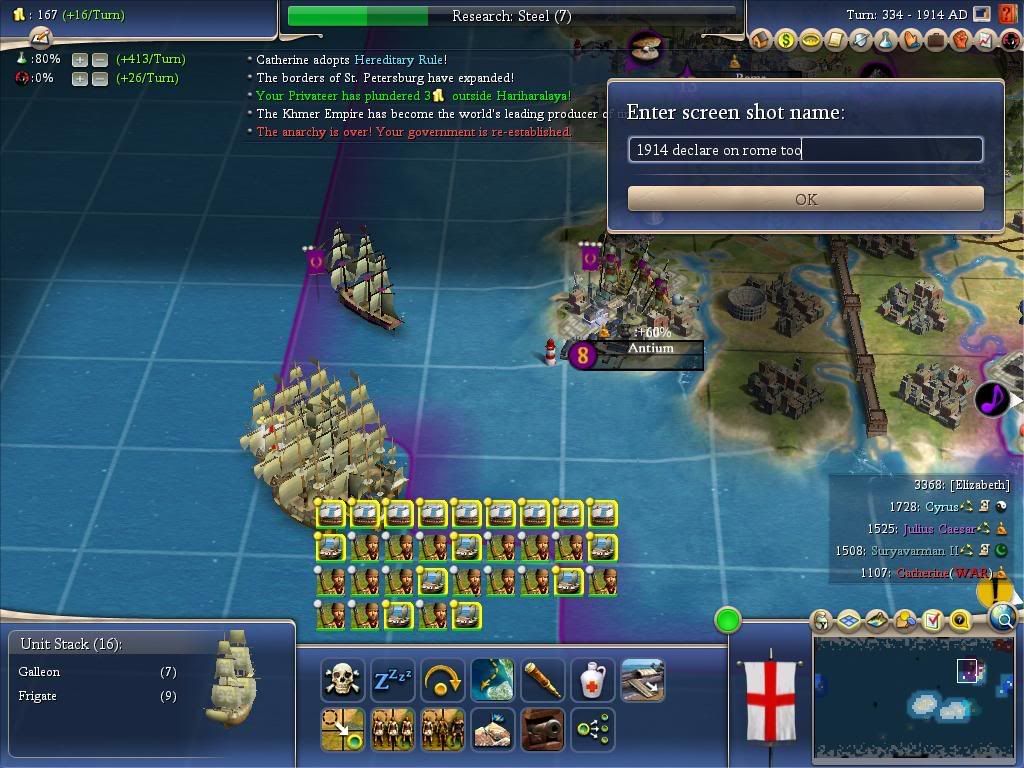Put the fleet to sleep (Zzz)
Screen dimensions: 1024x768
point(393,681)
